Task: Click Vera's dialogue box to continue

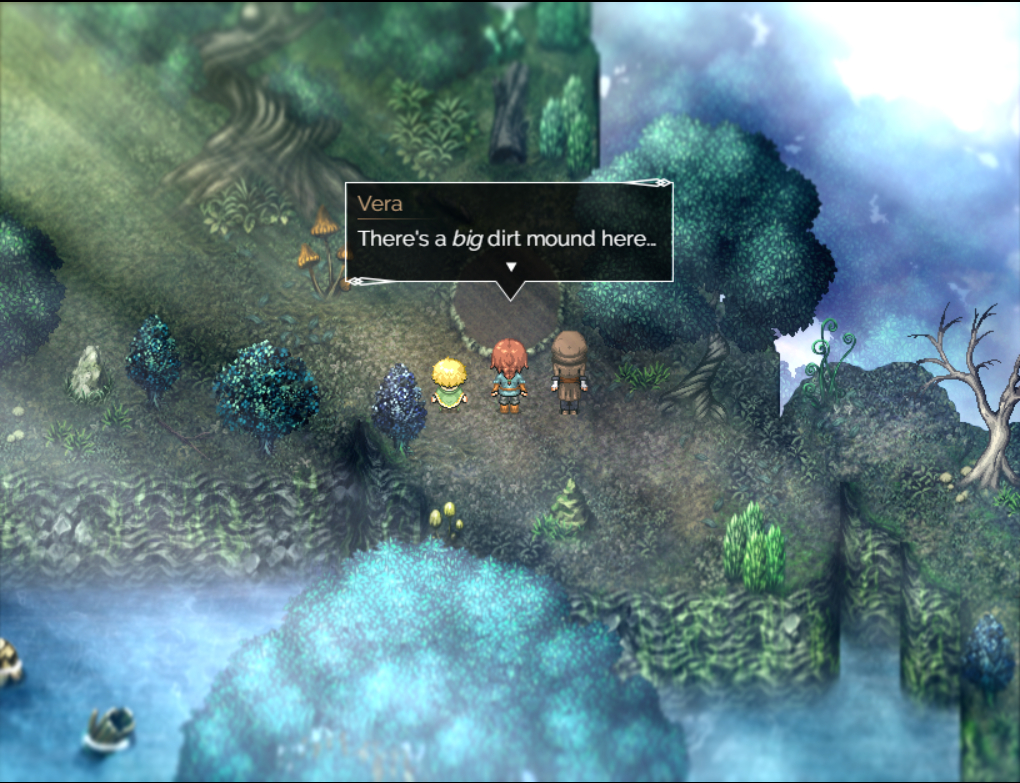Action: tap(508, 231)
